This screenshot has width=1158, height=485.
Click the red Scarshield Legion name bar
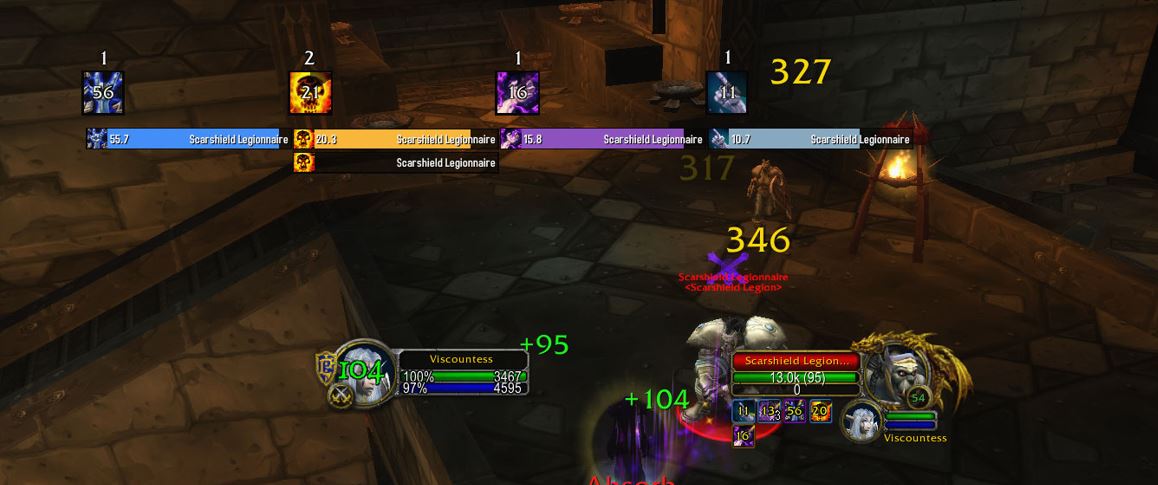(x=796, y=361)
